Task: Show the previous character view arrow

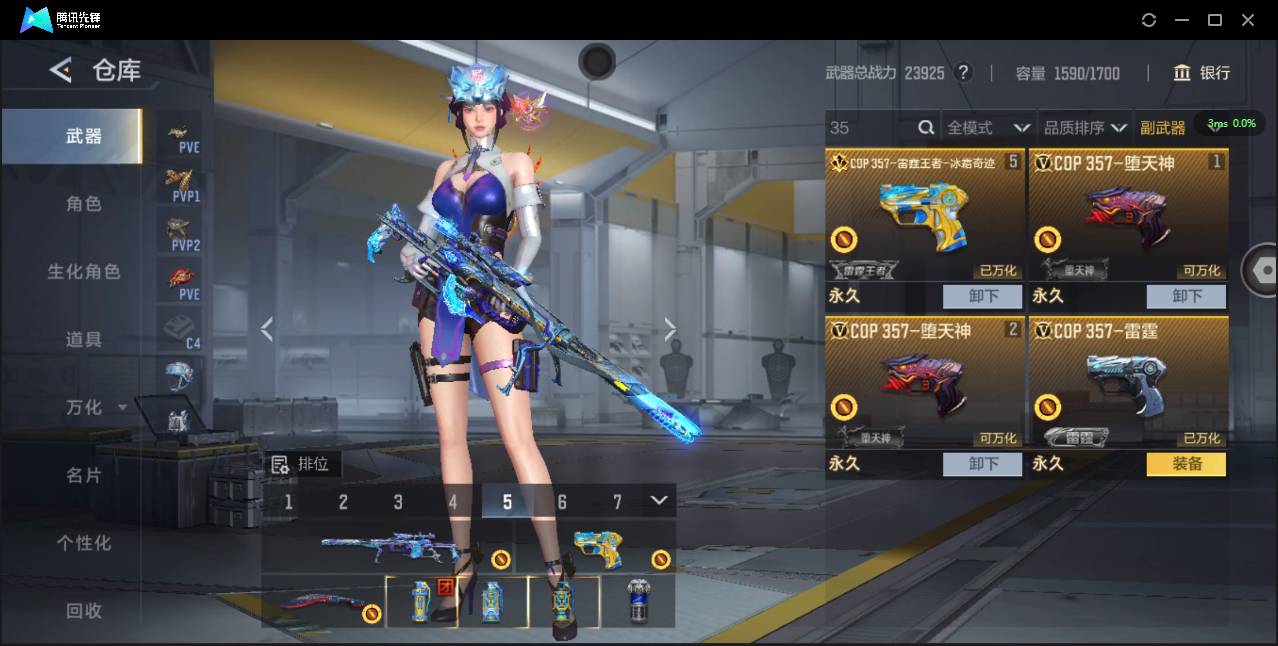Action: (267, 329)
